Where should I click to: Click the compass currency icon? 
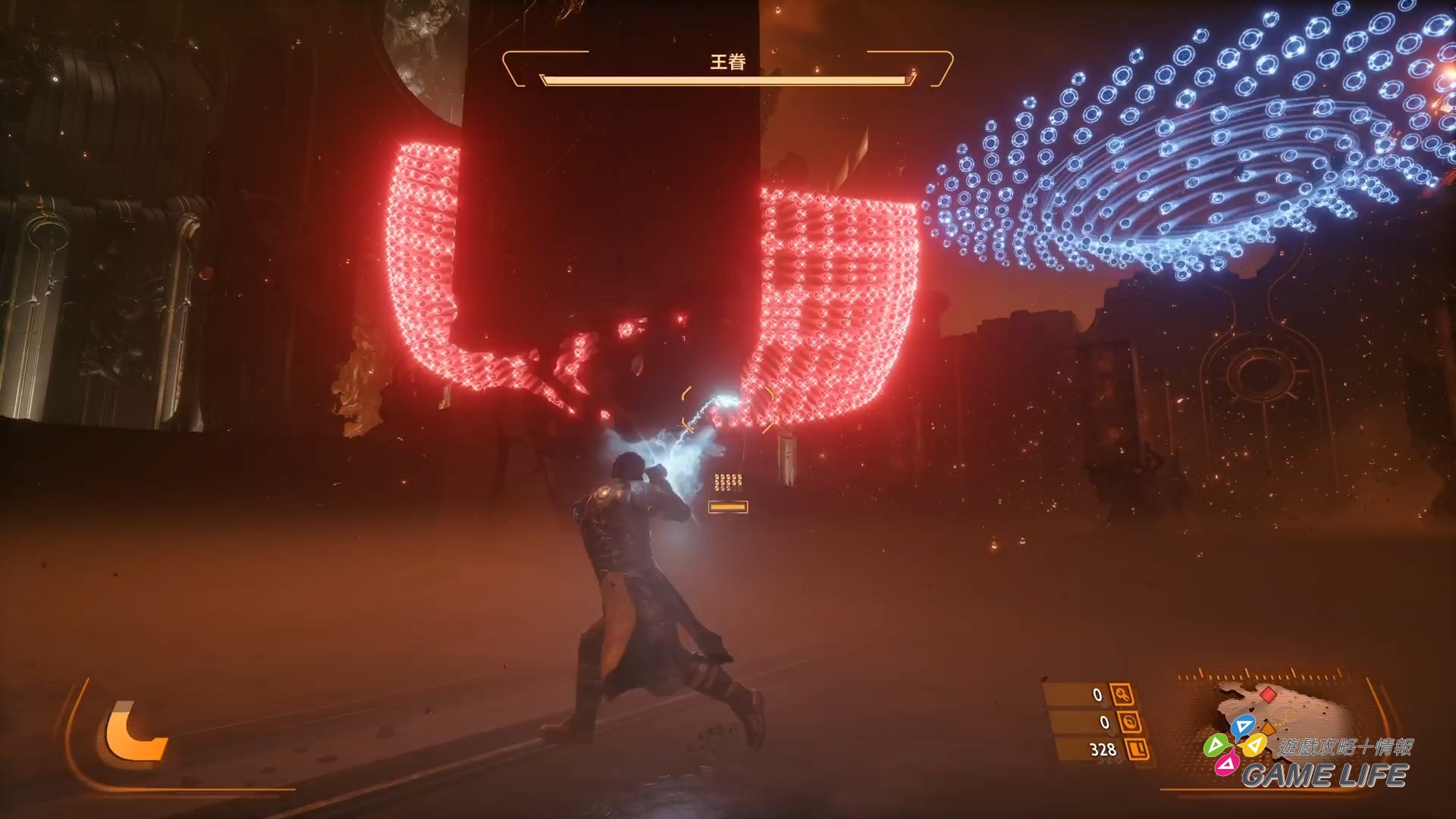[1130, 723]
